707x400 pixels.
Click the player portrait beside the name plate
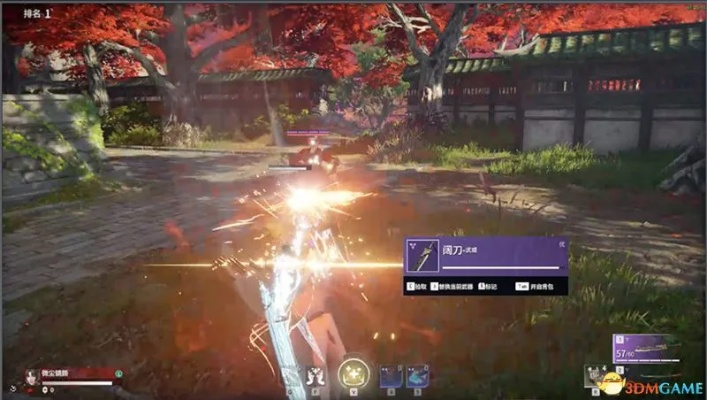pos(30,378)
